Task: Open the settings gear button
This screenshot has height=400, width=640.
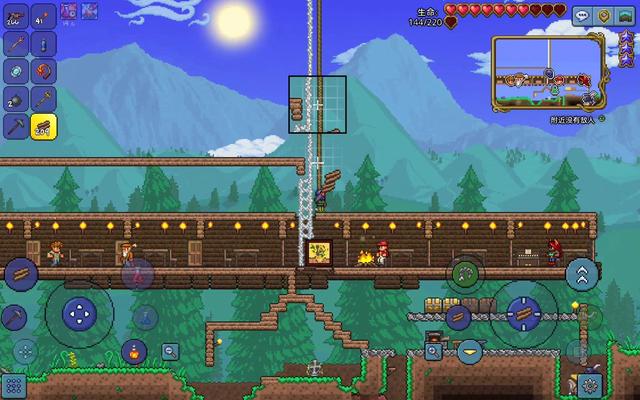Action: pos(590,384)
